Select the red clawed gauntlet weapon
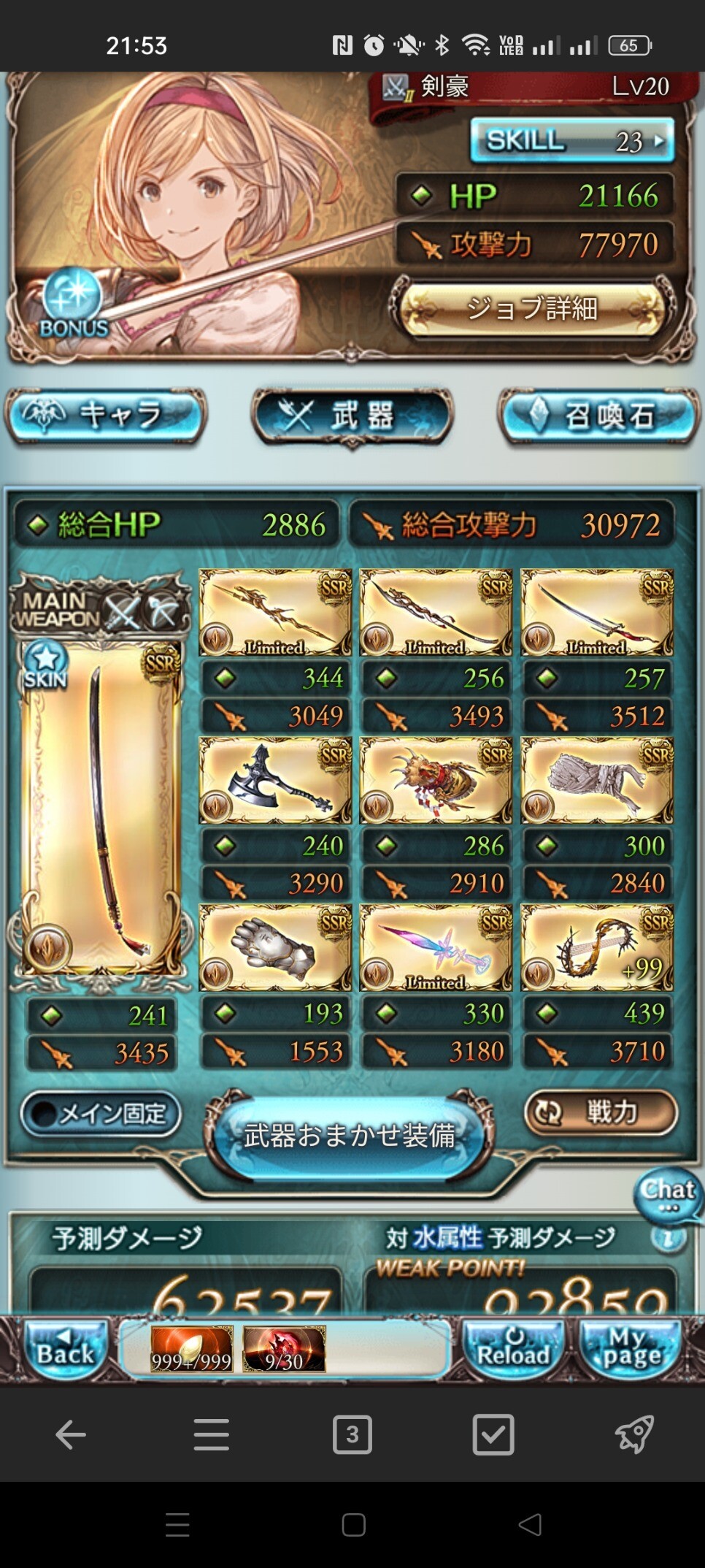This screenshot has width=705, height=1568. (436, 781)
